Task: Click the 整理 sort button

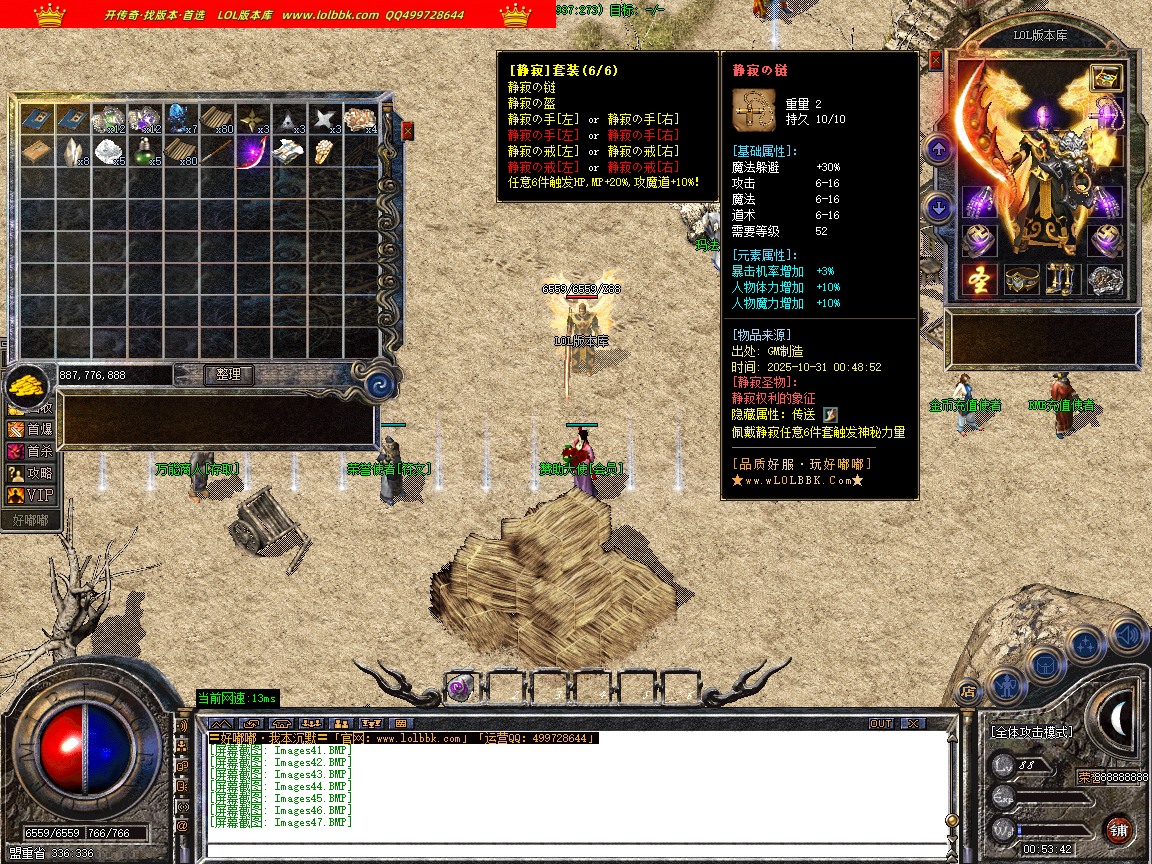Action: [229, 375]
